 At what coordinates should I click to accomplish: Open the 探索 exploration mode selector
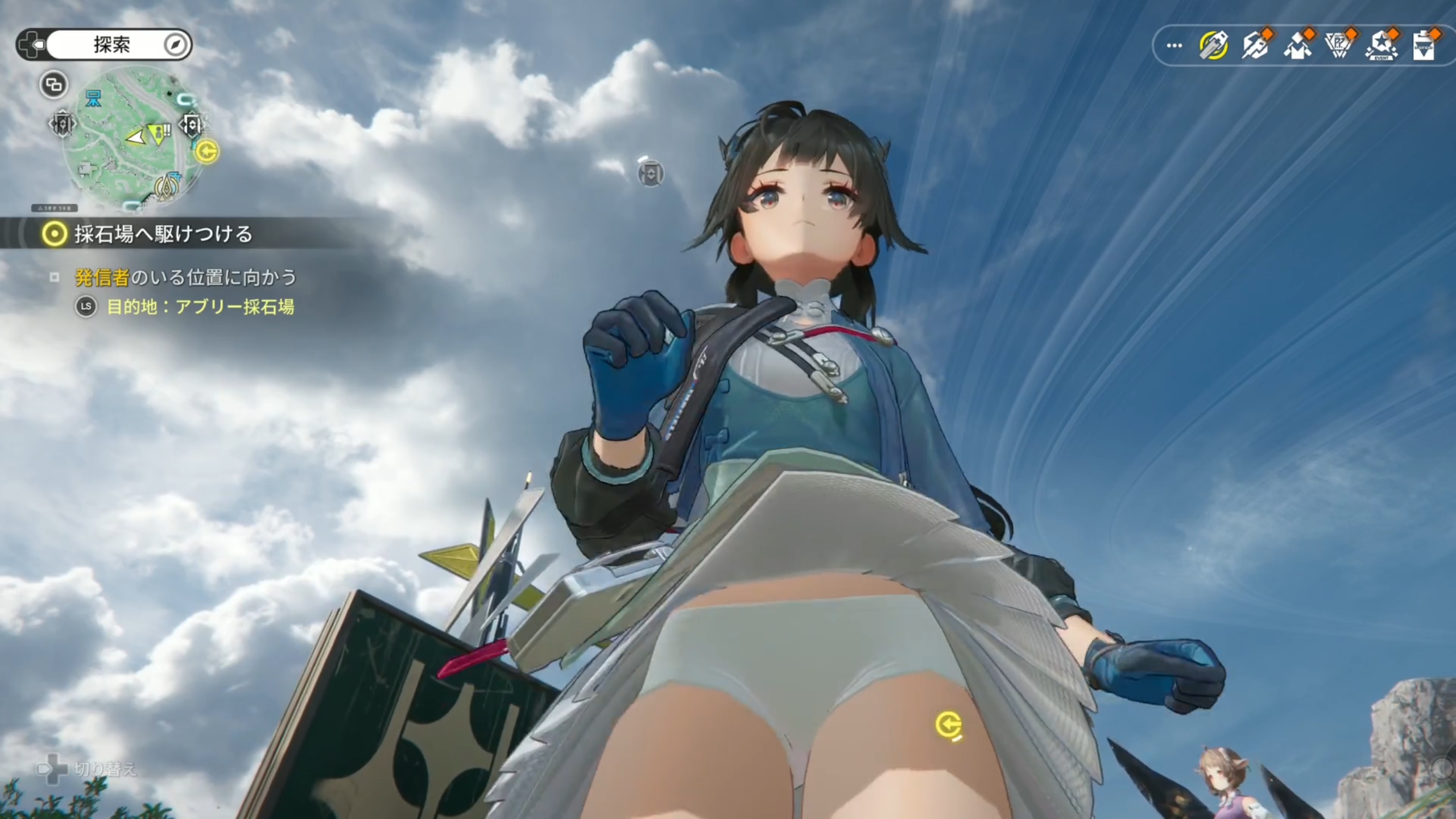111,44
